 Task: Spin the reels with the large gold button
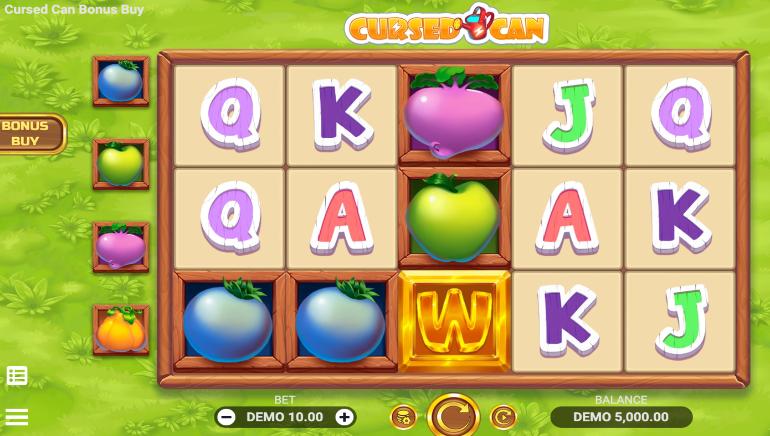tap(453, 415)
